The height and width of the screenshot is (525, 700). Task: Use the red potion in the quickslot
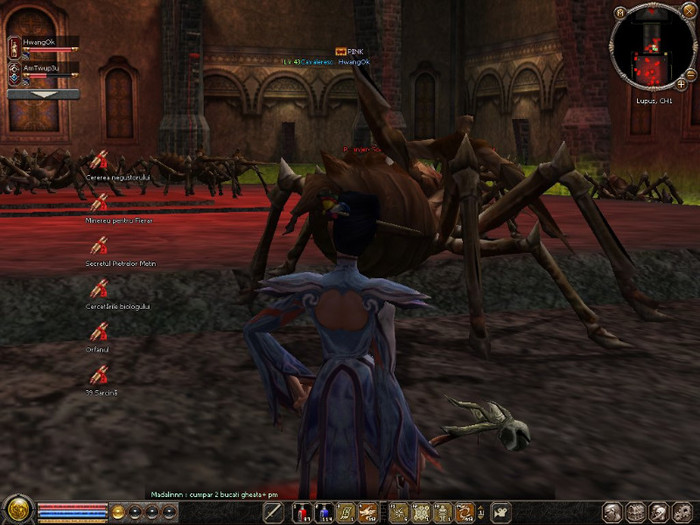300,513
